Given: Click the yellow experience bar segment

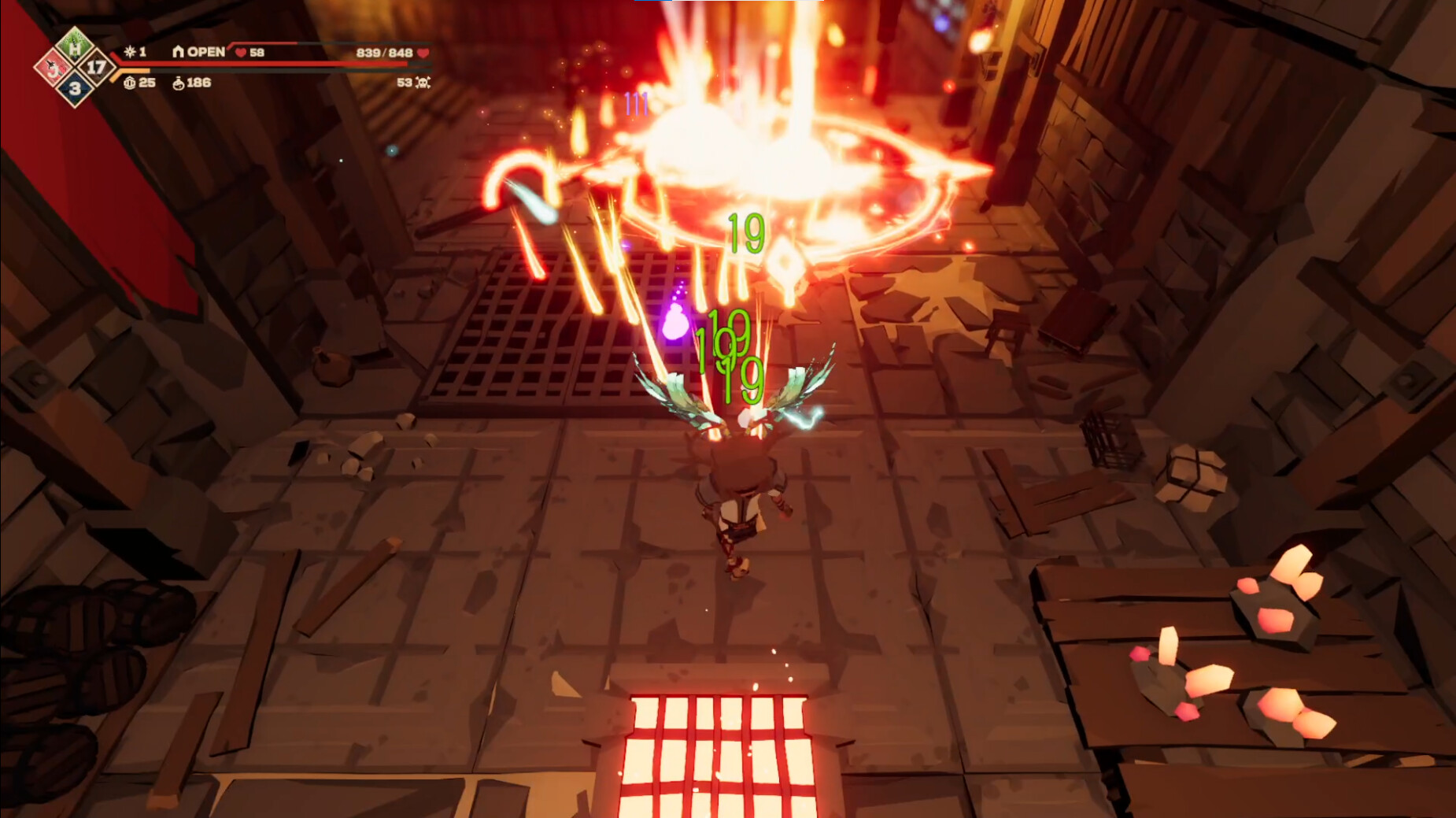Looking at the screenshot, I should (137, 70).
